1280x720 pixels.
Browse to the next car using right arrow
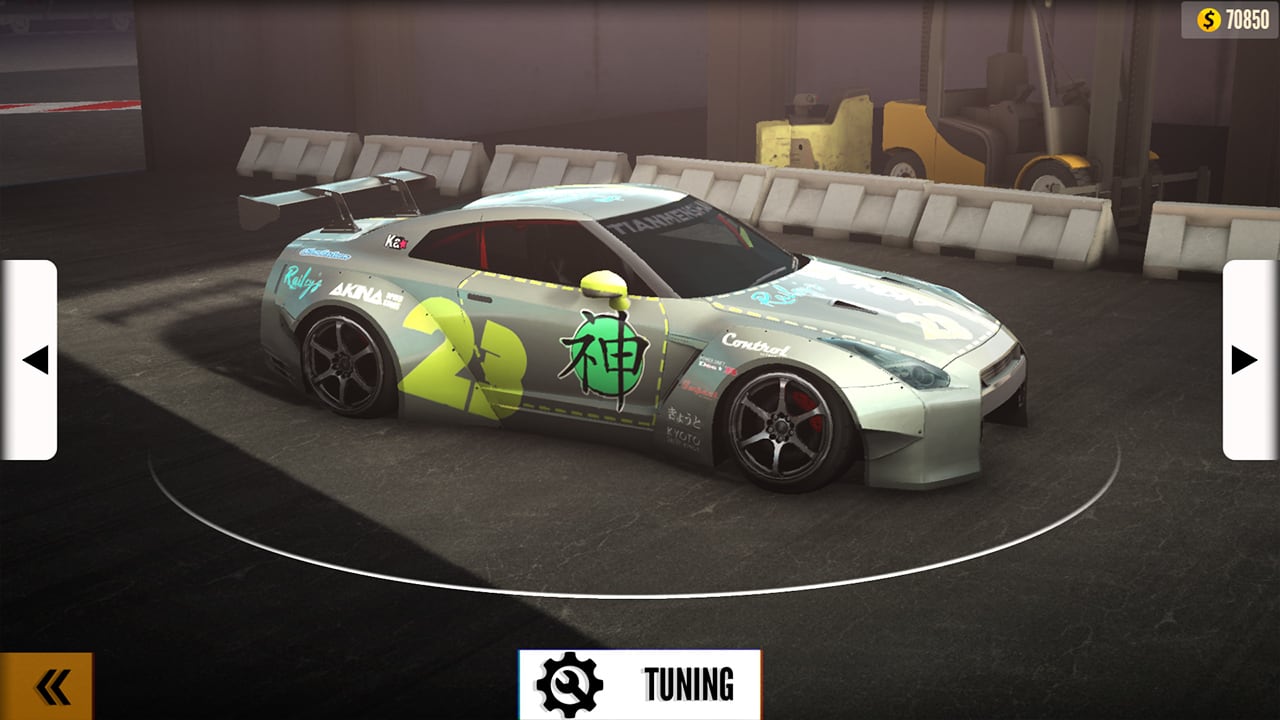coord(1243,362)
